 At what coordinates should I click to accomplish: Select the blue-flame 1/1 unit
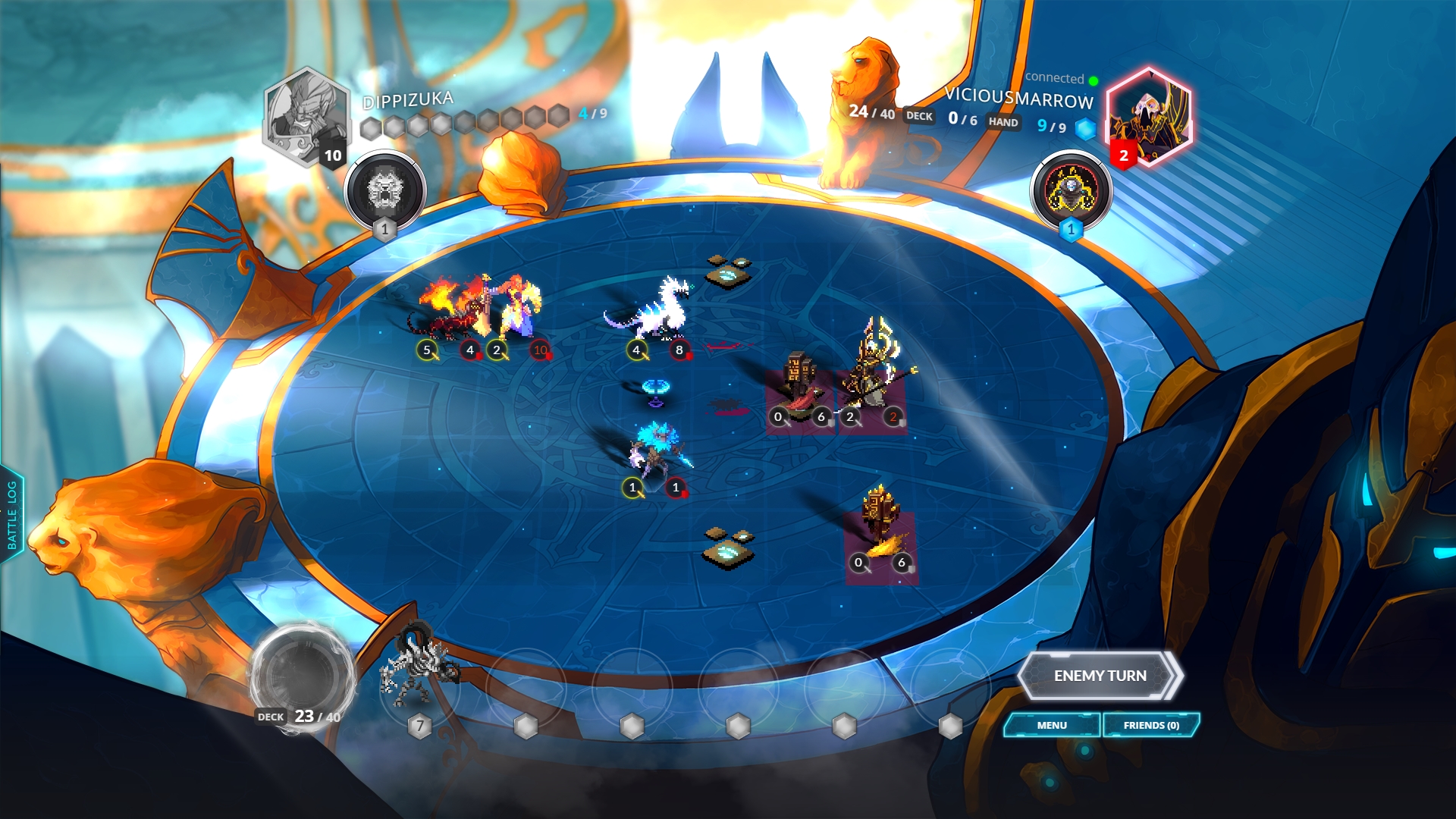(655, 451)
